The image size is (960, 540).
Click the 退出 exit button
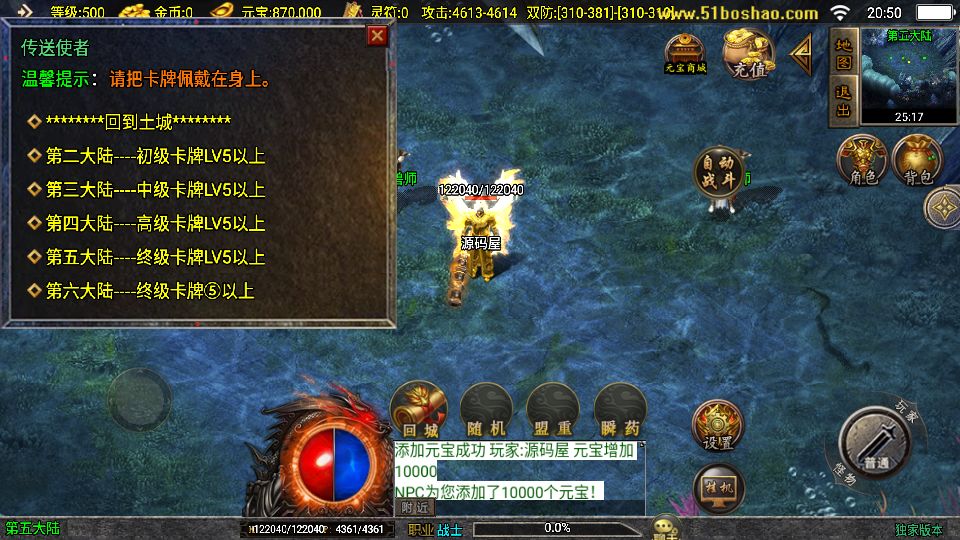tap(844, 101)
